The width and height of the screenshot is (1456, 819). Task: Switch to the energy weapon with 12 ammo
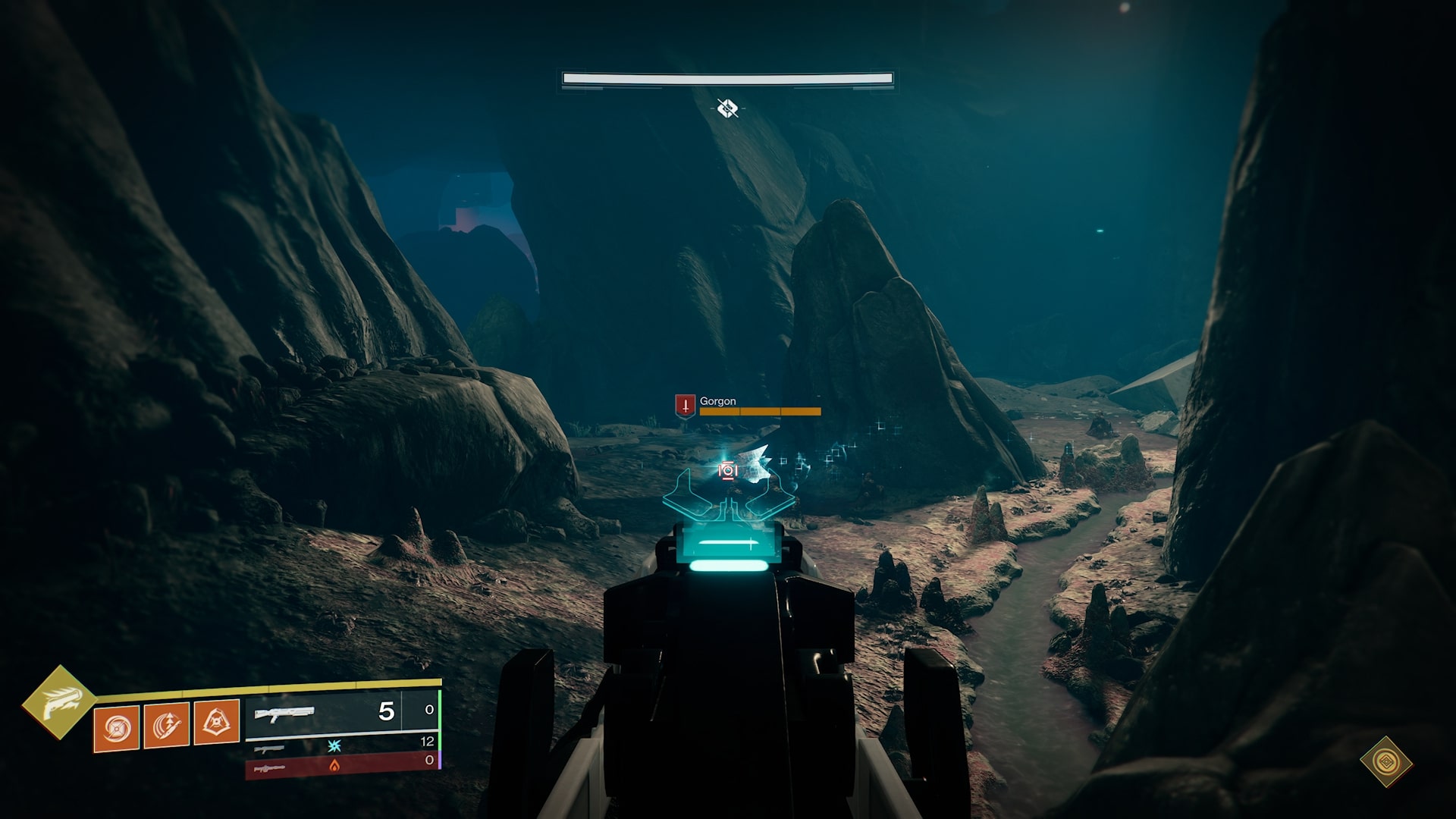pos(341,746)
